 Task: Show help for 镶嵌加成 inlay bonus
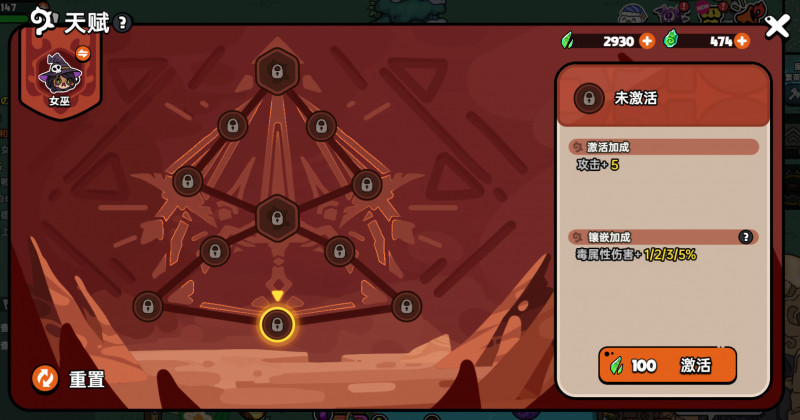[x=745, y=237]
